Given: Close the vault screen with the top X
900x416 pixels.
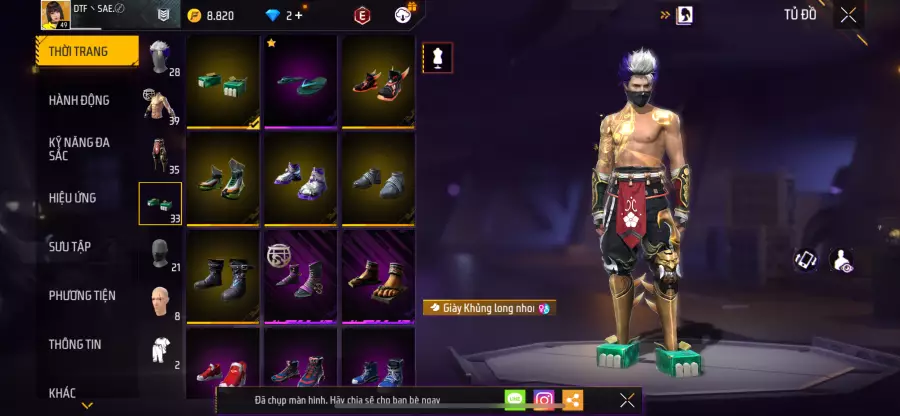Looking at the screenshot, I should click(x=848, y=14).
